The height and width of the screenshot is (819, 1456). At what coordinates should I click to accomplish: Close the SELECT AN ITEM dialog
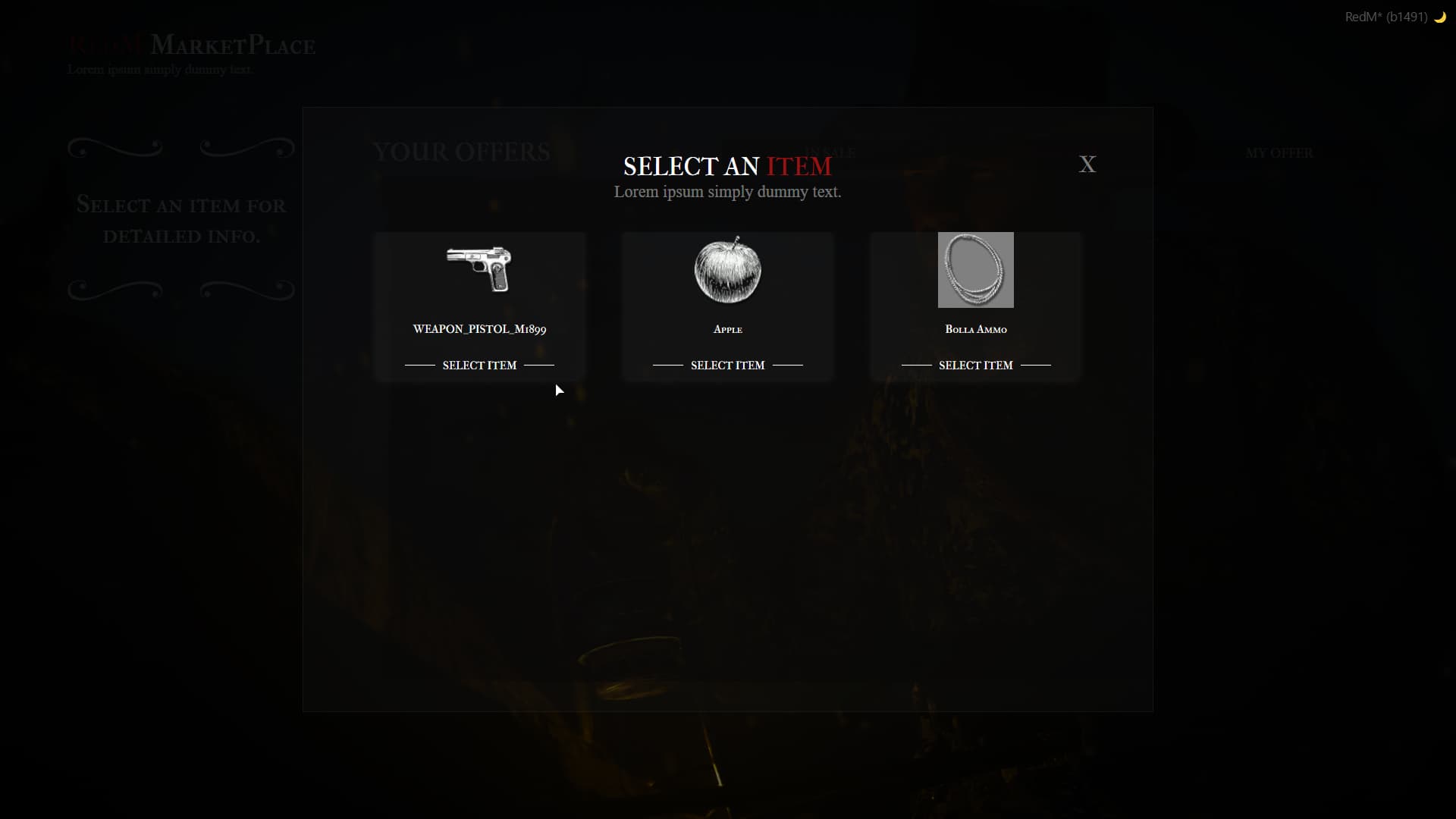click(1087, 164)
